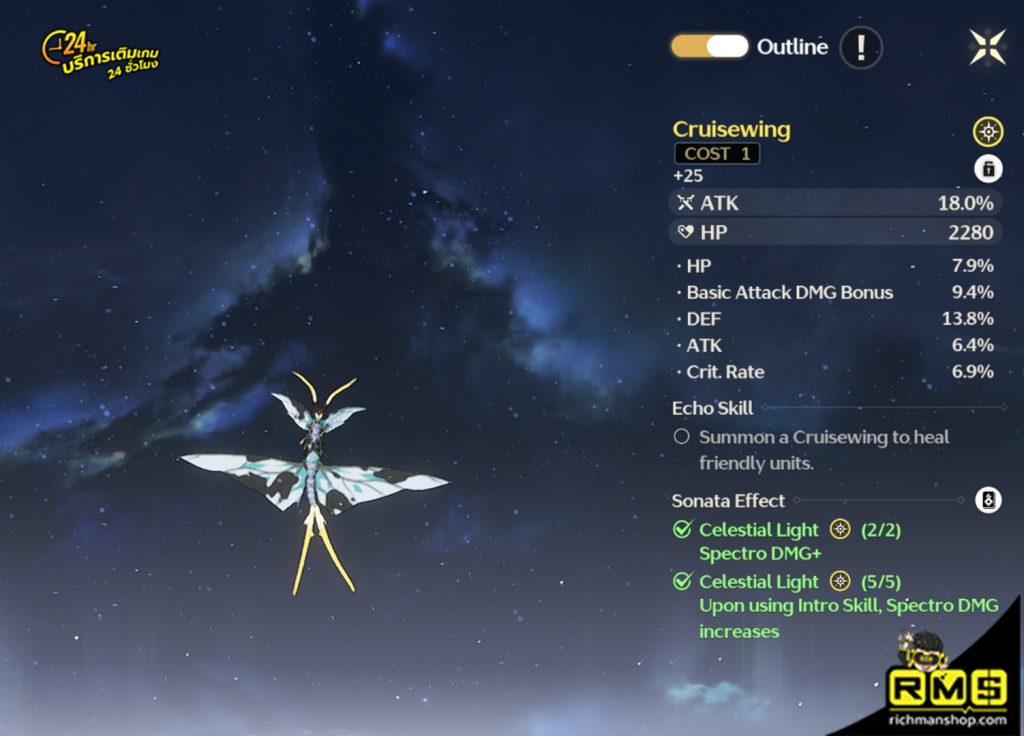Open the exclamation mark info button
Screen dimensions: 1024x736
click(860, 46)
